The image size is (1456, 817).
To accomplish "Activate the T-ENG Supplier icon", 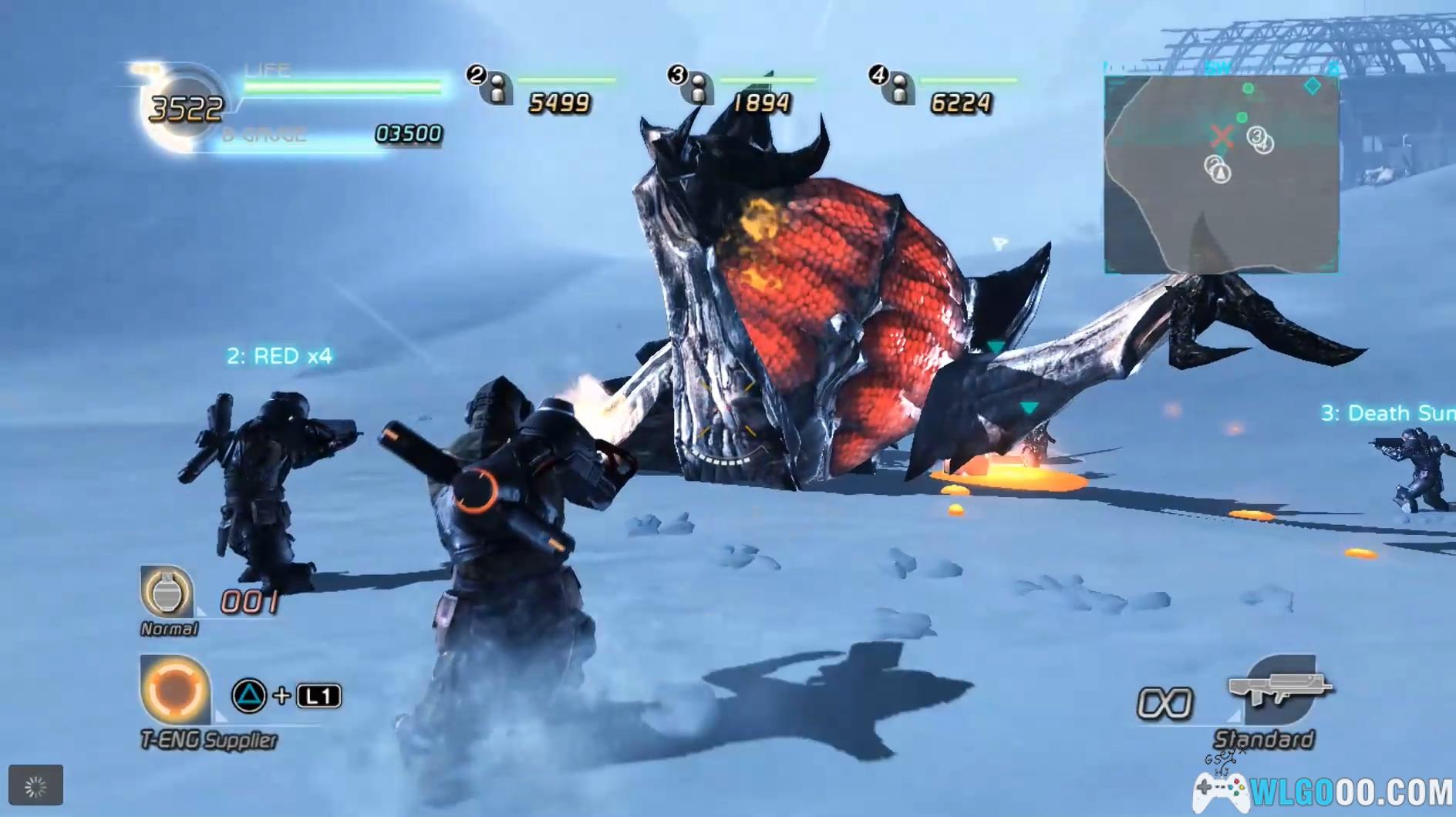I will click(174, 691).
